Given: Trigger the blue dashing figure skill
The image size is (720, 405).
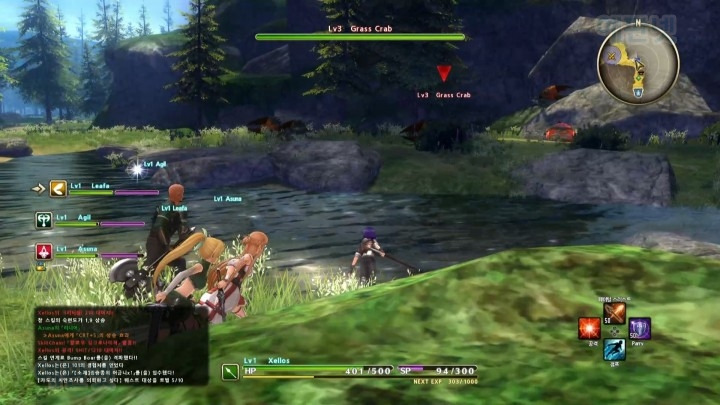Looking at the screenshot, I should (x=614, y=349).
